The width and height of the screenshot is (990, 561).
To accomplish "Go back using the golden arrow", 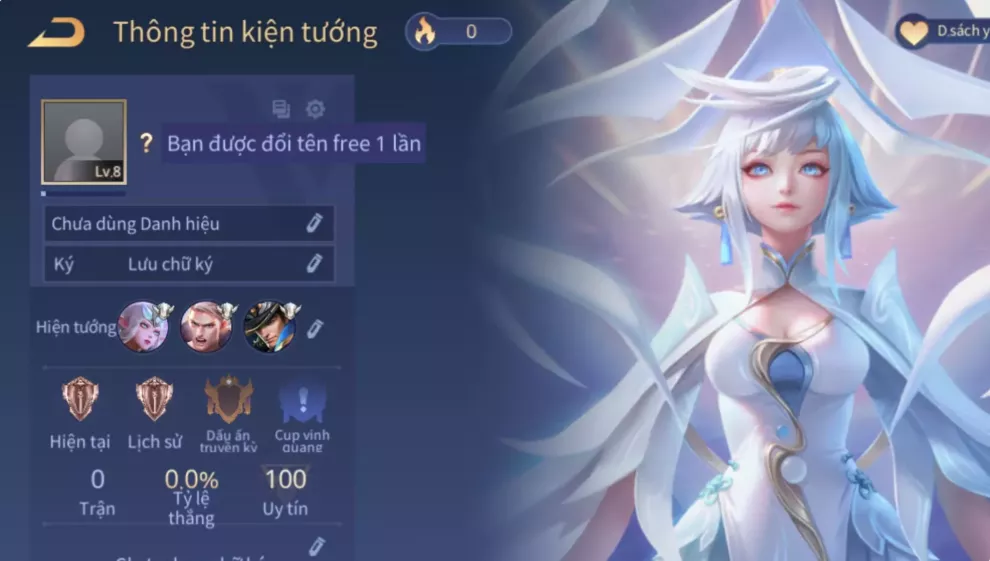I will coord(56,33).
